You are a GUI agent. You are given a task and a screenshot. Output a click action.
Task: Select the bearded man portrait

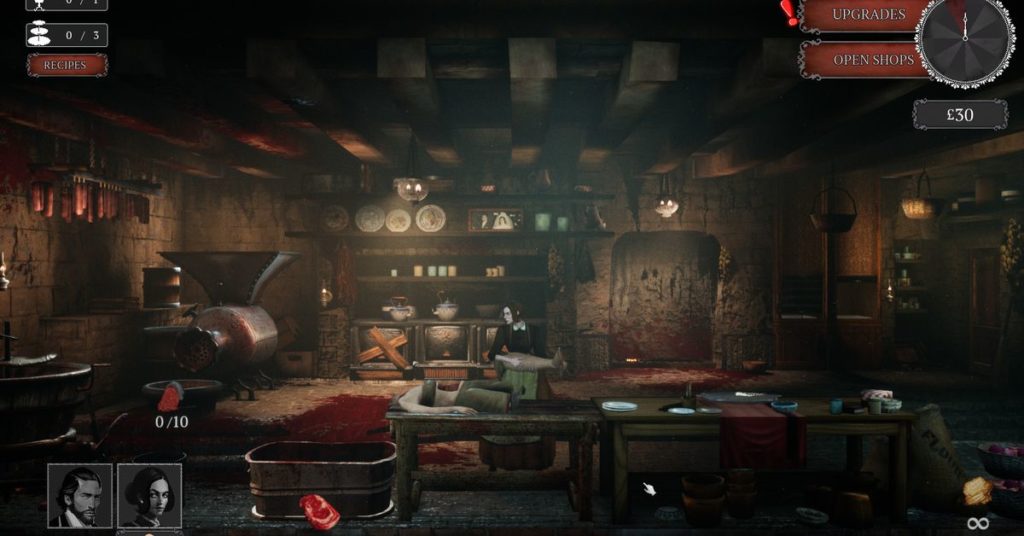point(80,495)
